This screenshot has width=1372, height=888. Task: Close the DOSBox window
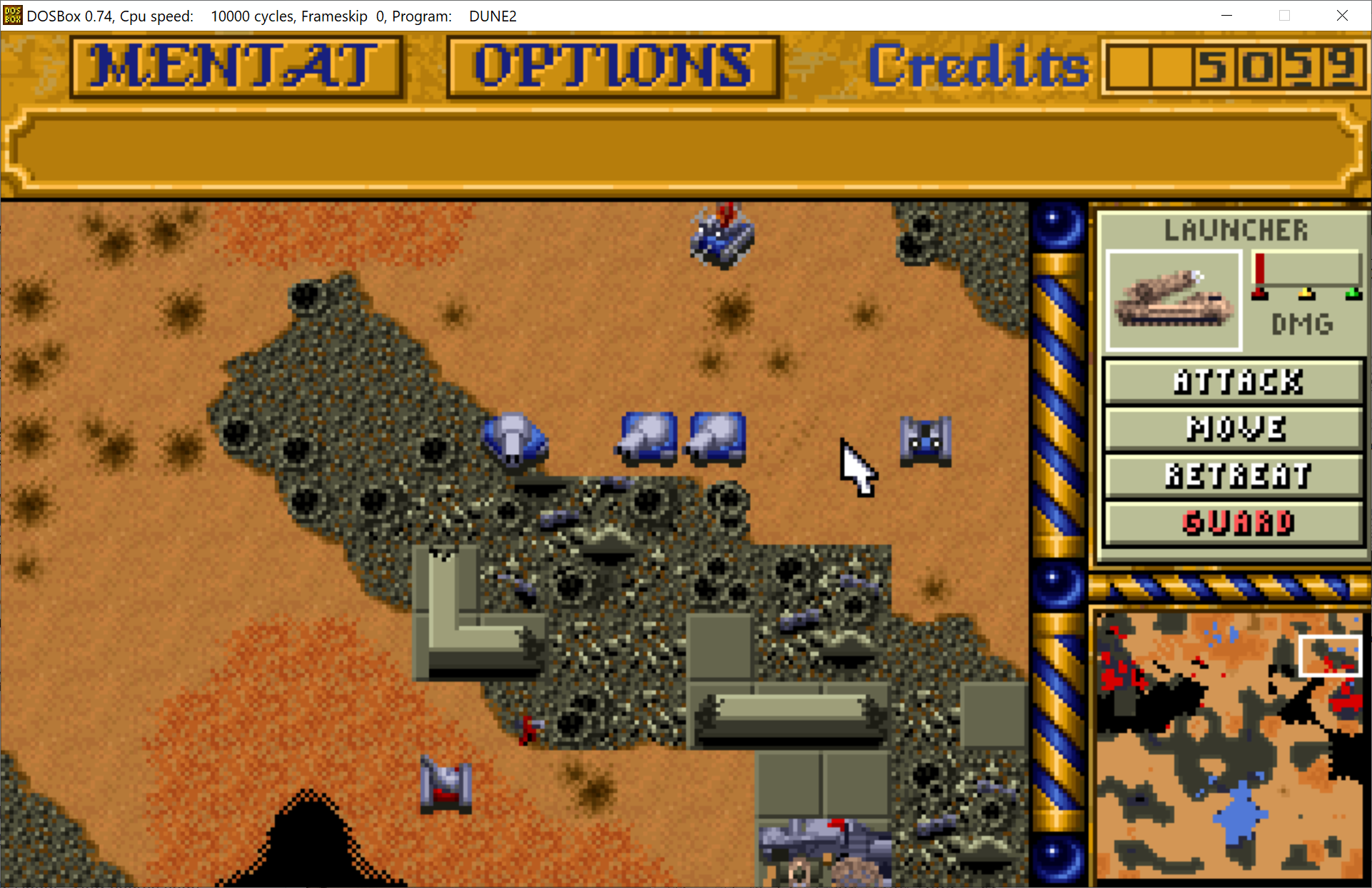pos(1342,16)
